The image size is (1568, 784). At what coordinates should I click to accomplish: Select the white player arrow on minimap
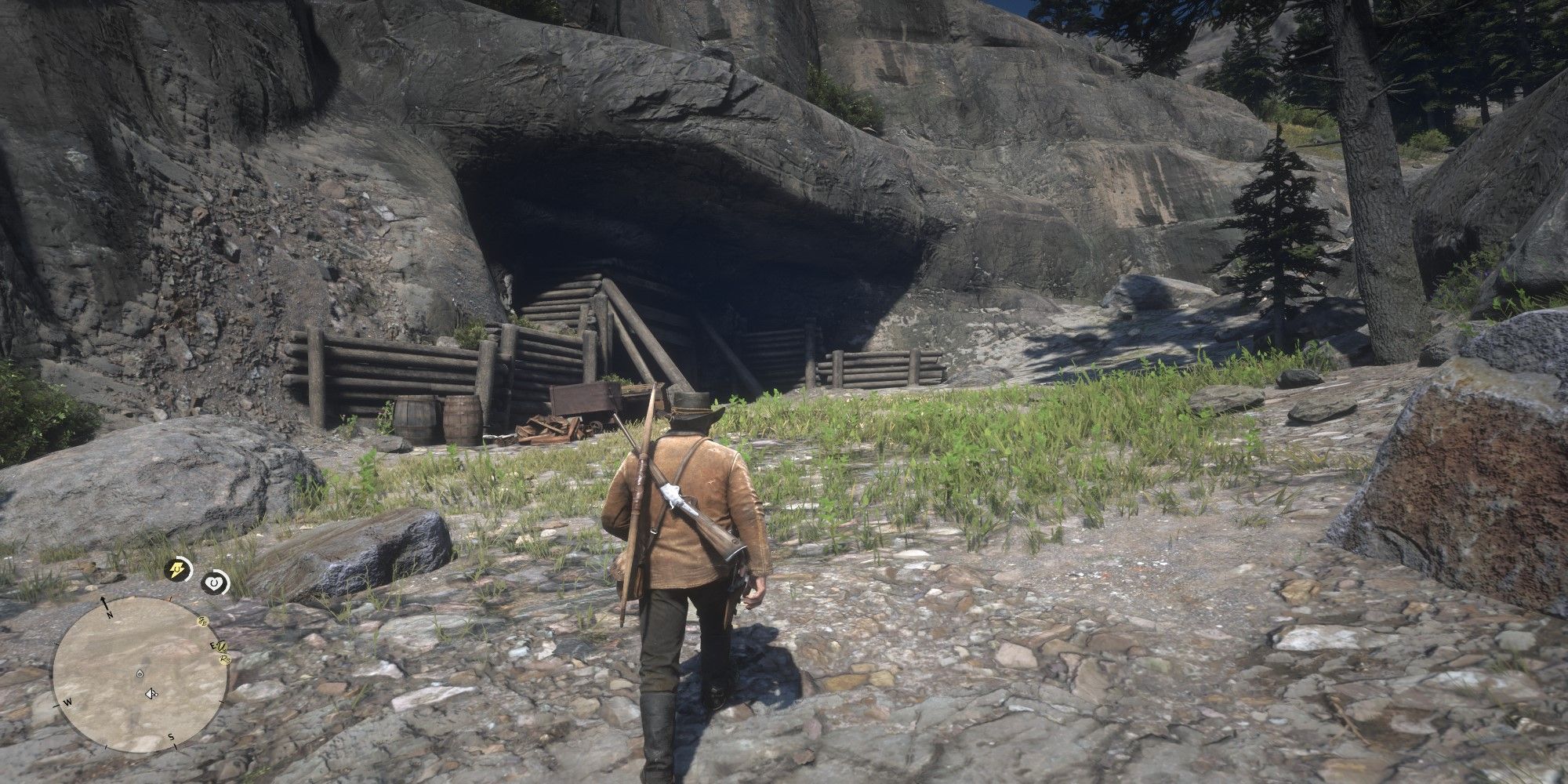tap(151, 693)
